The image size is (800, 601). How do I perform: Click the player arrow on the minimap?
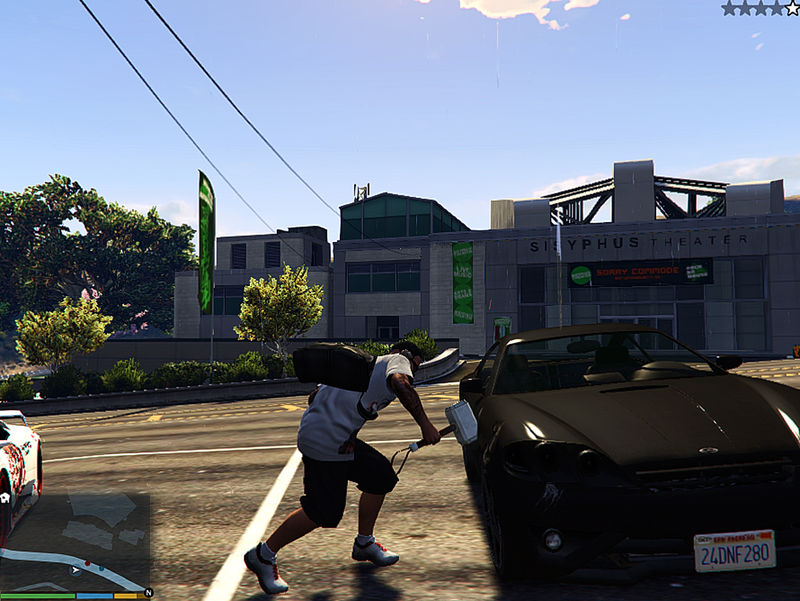click(x=75, y=570)
